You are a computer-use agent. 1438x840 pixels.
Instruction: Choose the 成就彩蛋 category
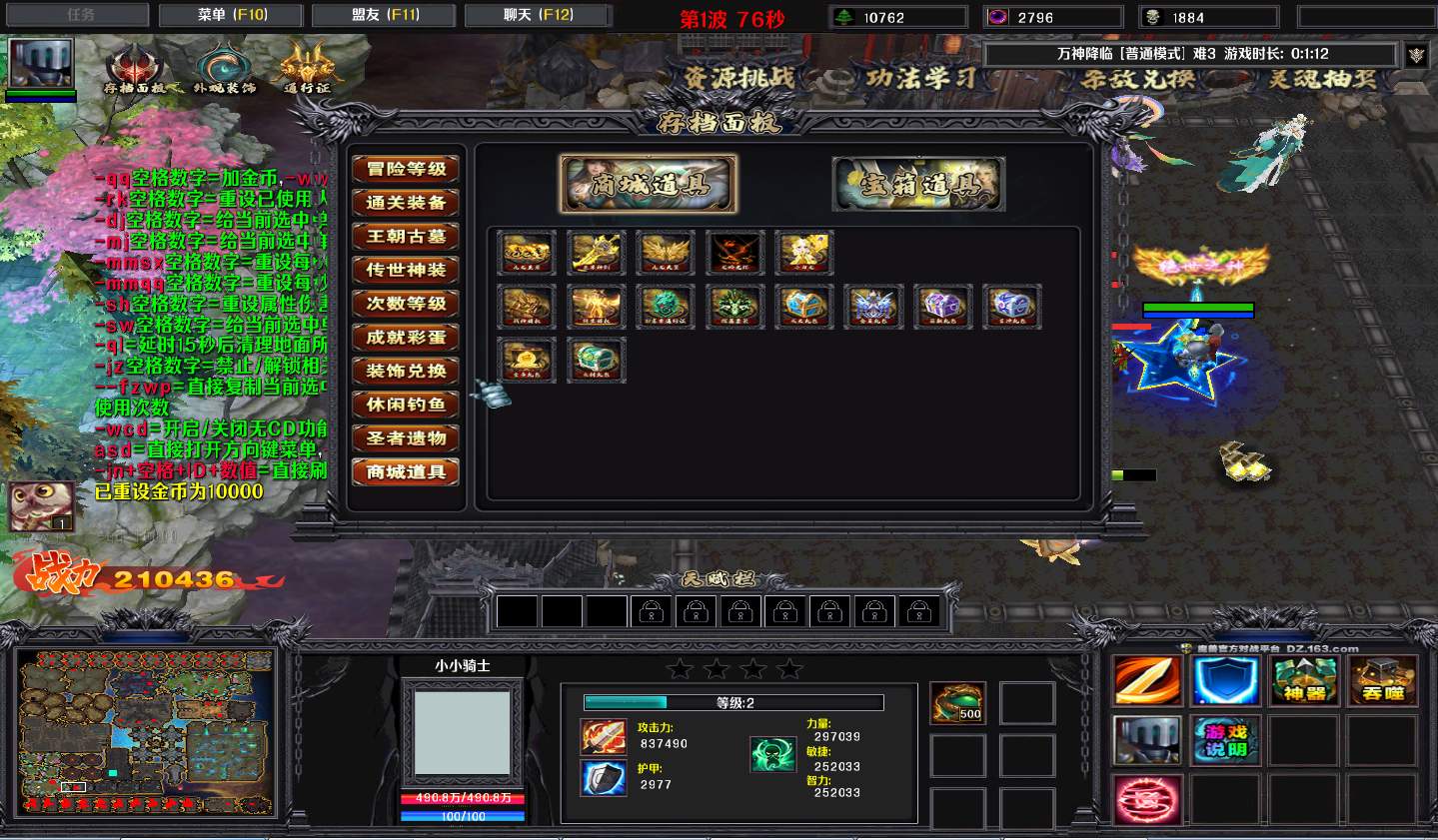406,338
